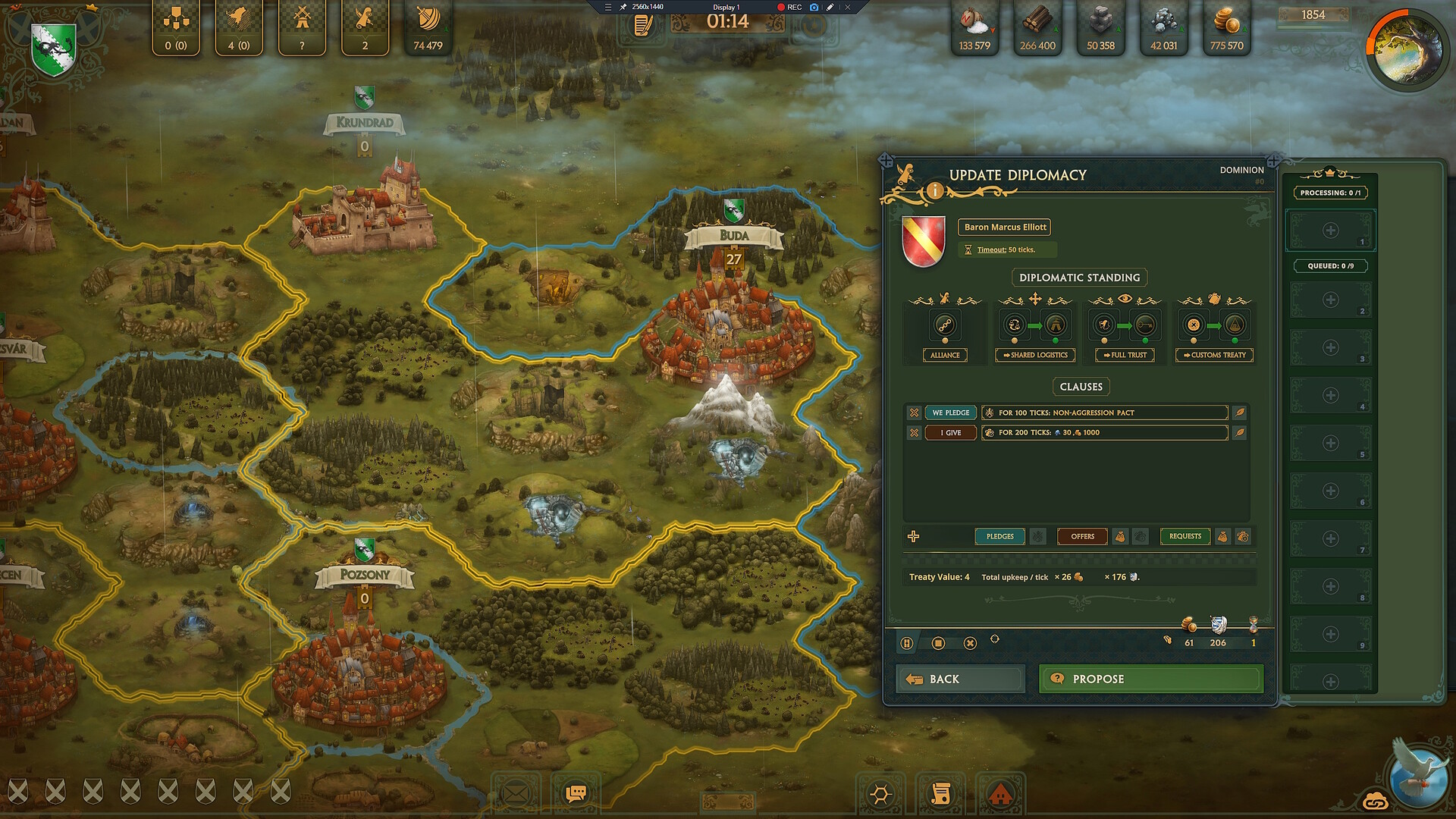Expand the screen recorder hamburger menu at top
1456x819 pixels.
[607, 6]
